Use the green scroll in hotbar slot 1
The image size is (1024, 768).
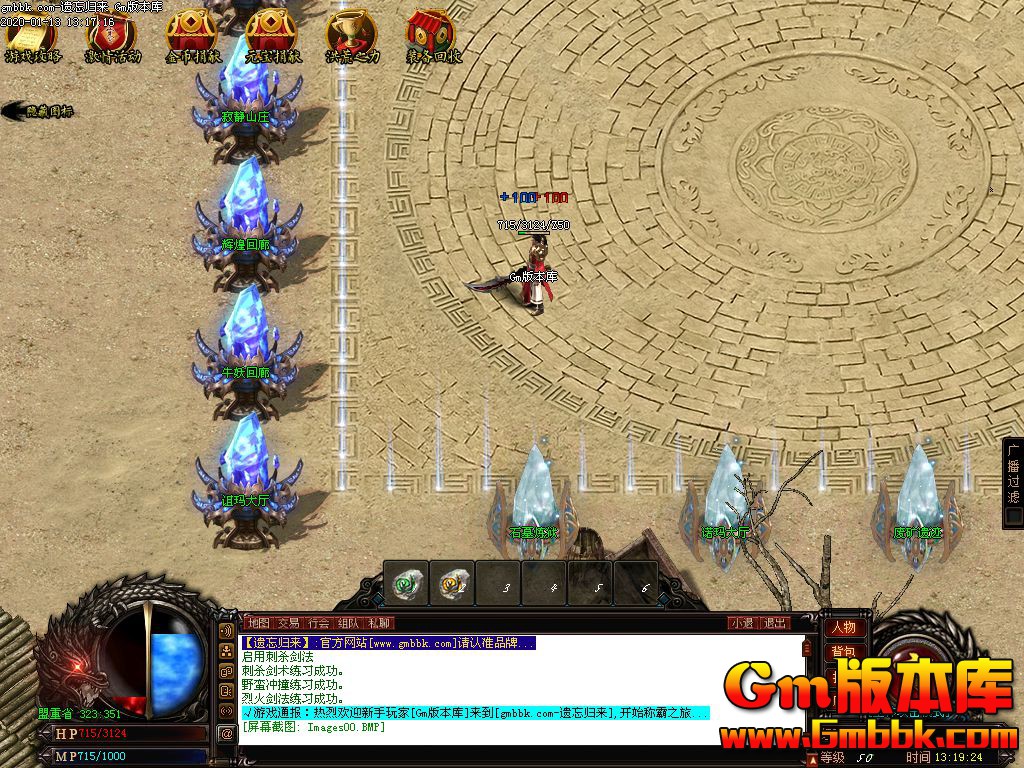click(x=406, y=583)
